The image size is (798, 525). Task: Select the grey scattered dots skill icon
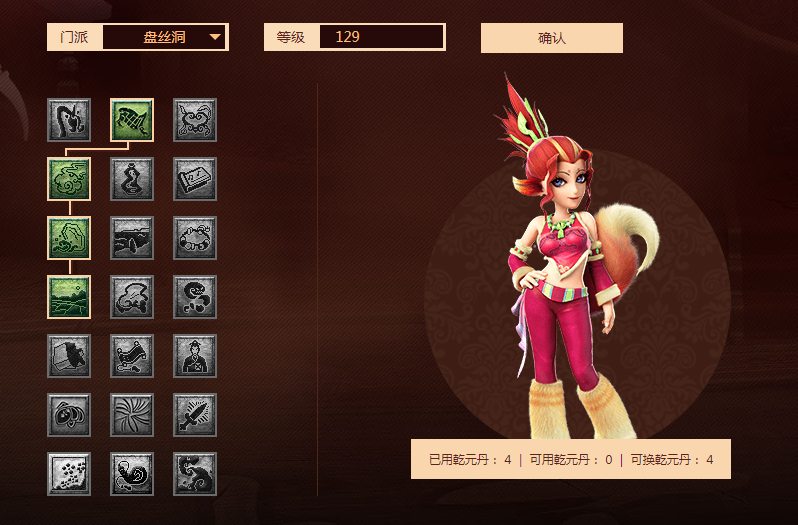pyautogui.click(x=69, y=474)
